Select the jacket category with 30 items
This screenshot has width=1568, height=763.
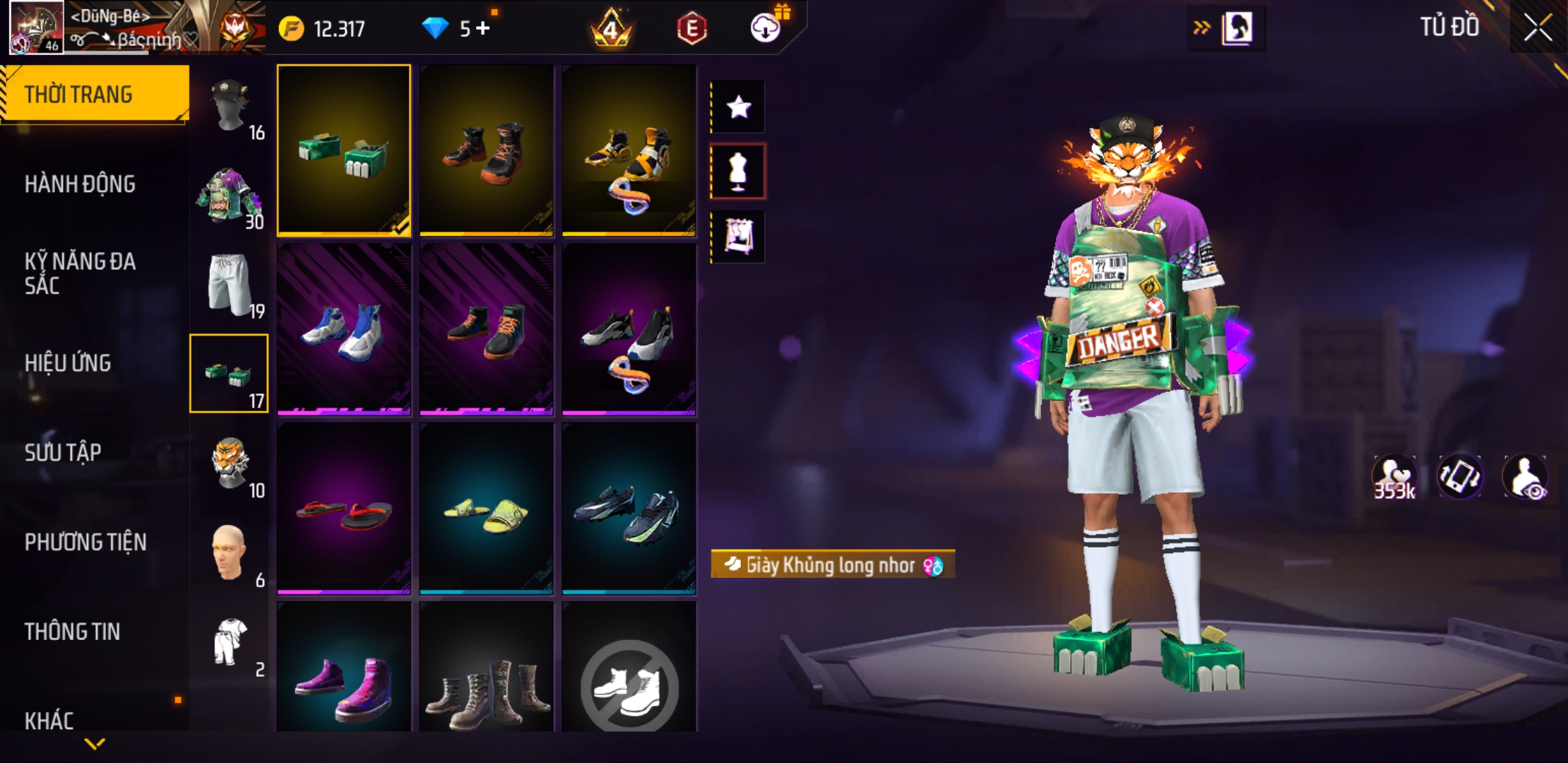230,196
